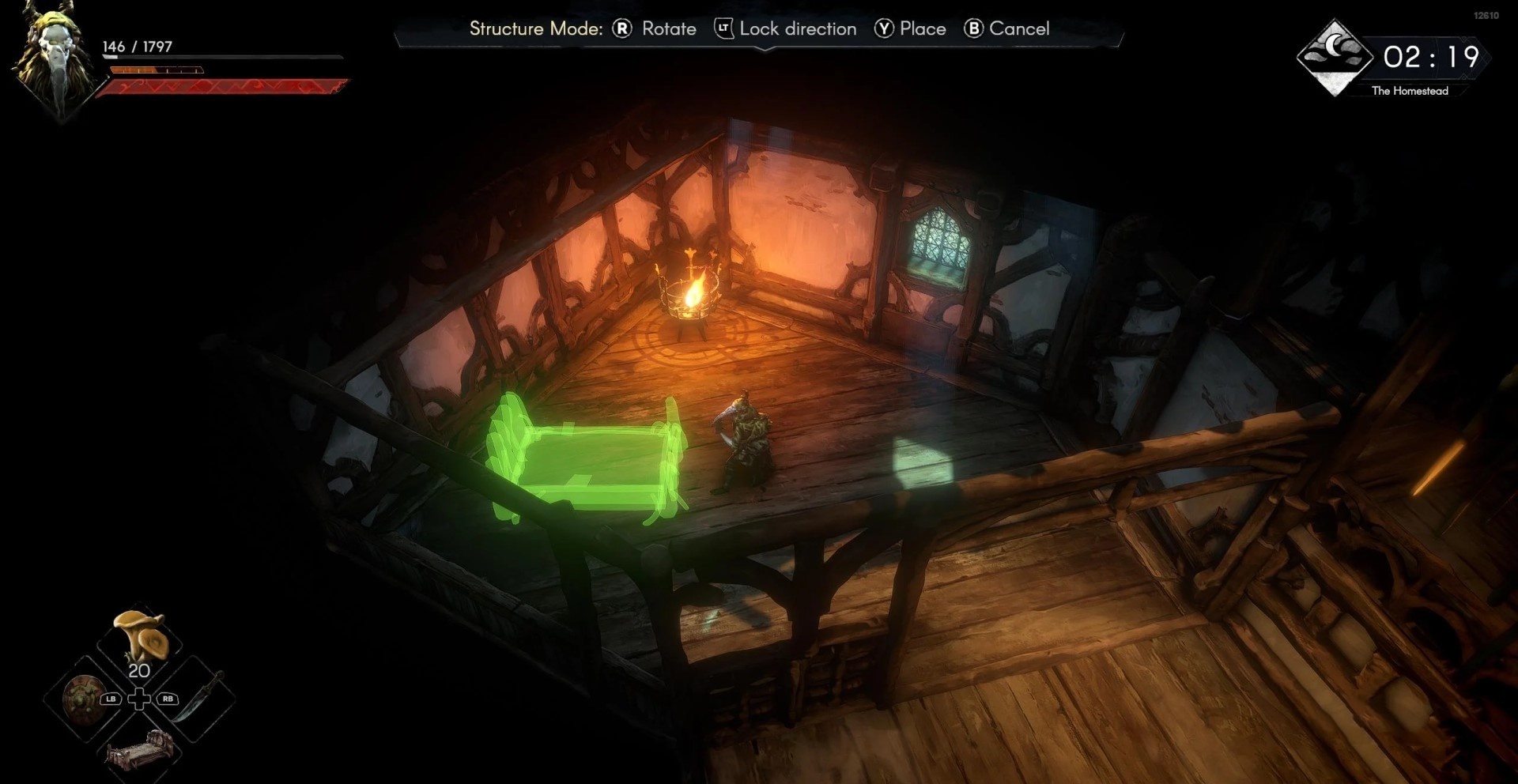The image size is (1518, 784).
Task: Choose the curved blade weapon slot
Action: coord(196,696)
